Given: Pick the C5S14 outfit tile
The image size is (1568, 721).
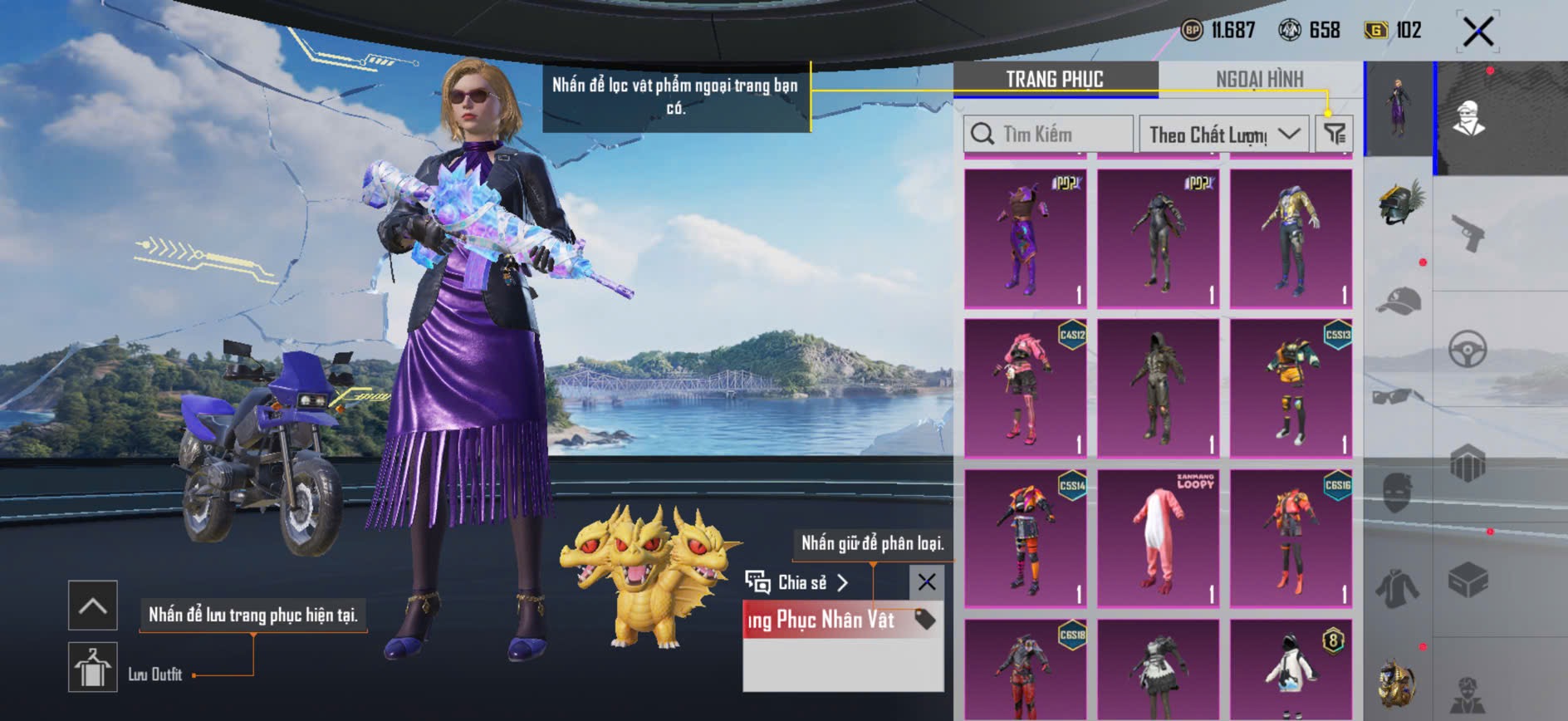Looking at the screenshot, I should 1026,537.
